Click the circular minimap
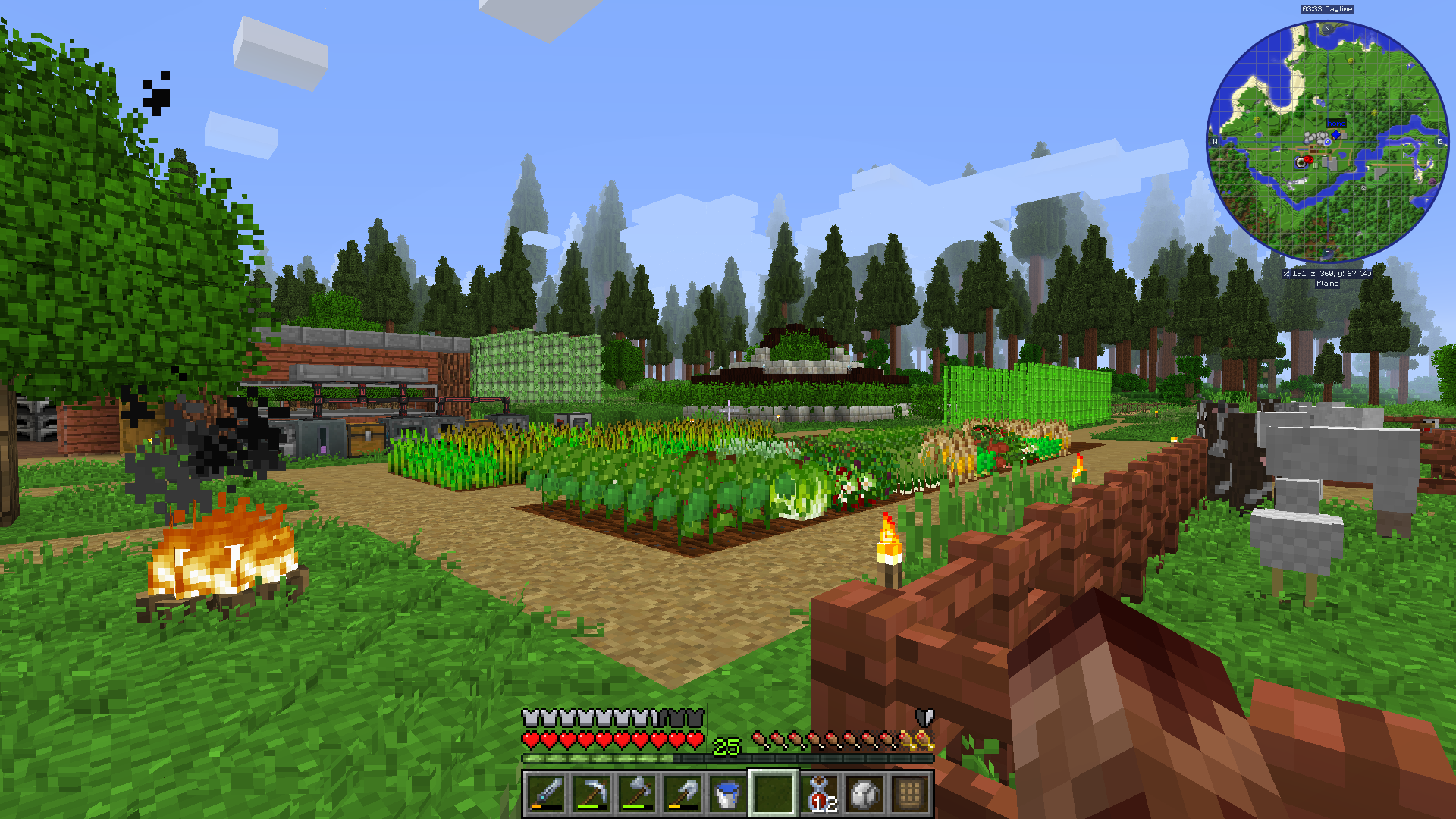The image size is (1456, 819). click(x=1327, y=142)
